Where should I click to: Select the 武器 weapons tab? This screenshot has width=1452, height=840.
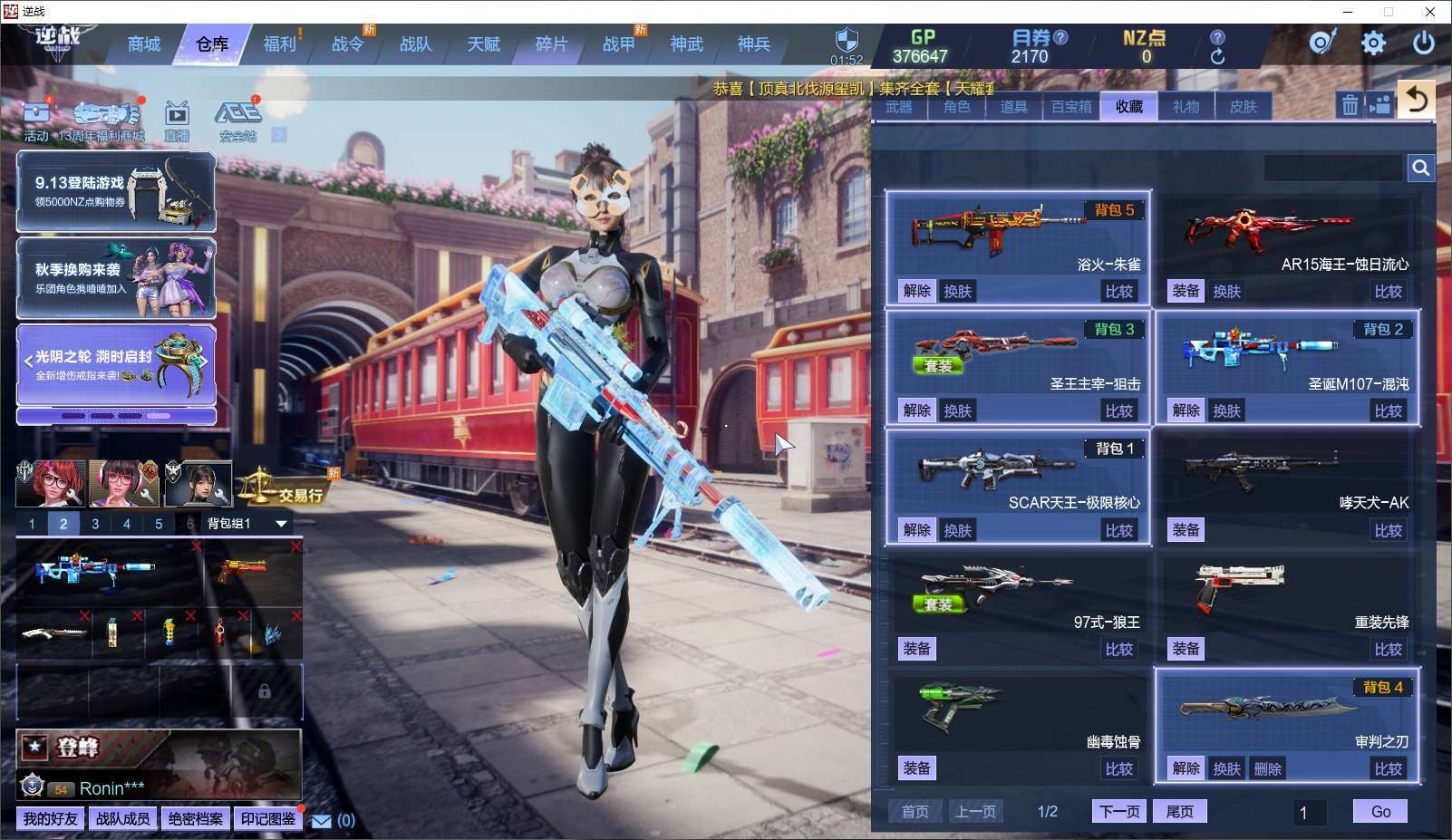coord(898,107)
